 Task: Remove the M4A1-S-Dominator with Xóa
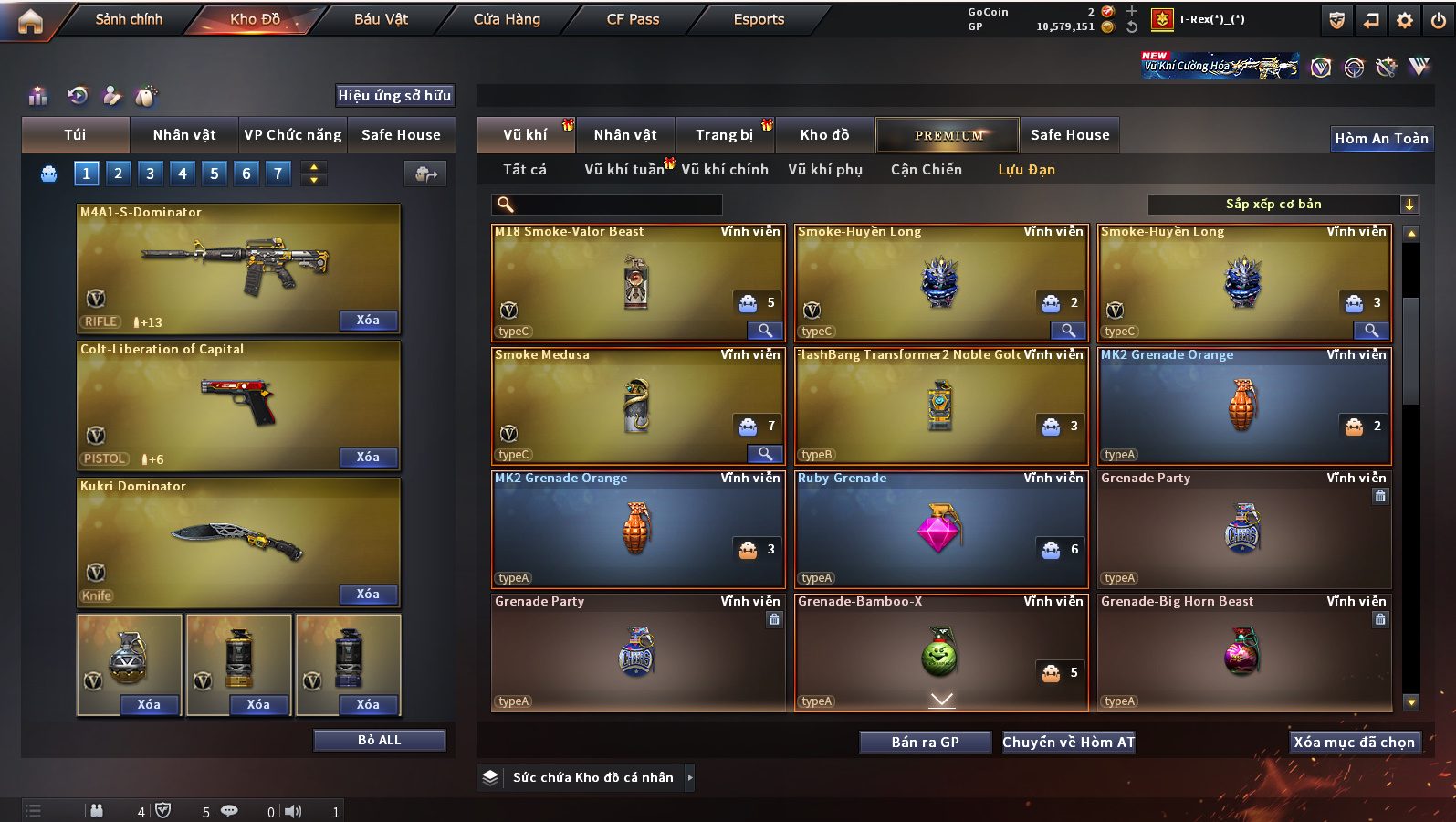pyautogui.click(x=368, y=321)
